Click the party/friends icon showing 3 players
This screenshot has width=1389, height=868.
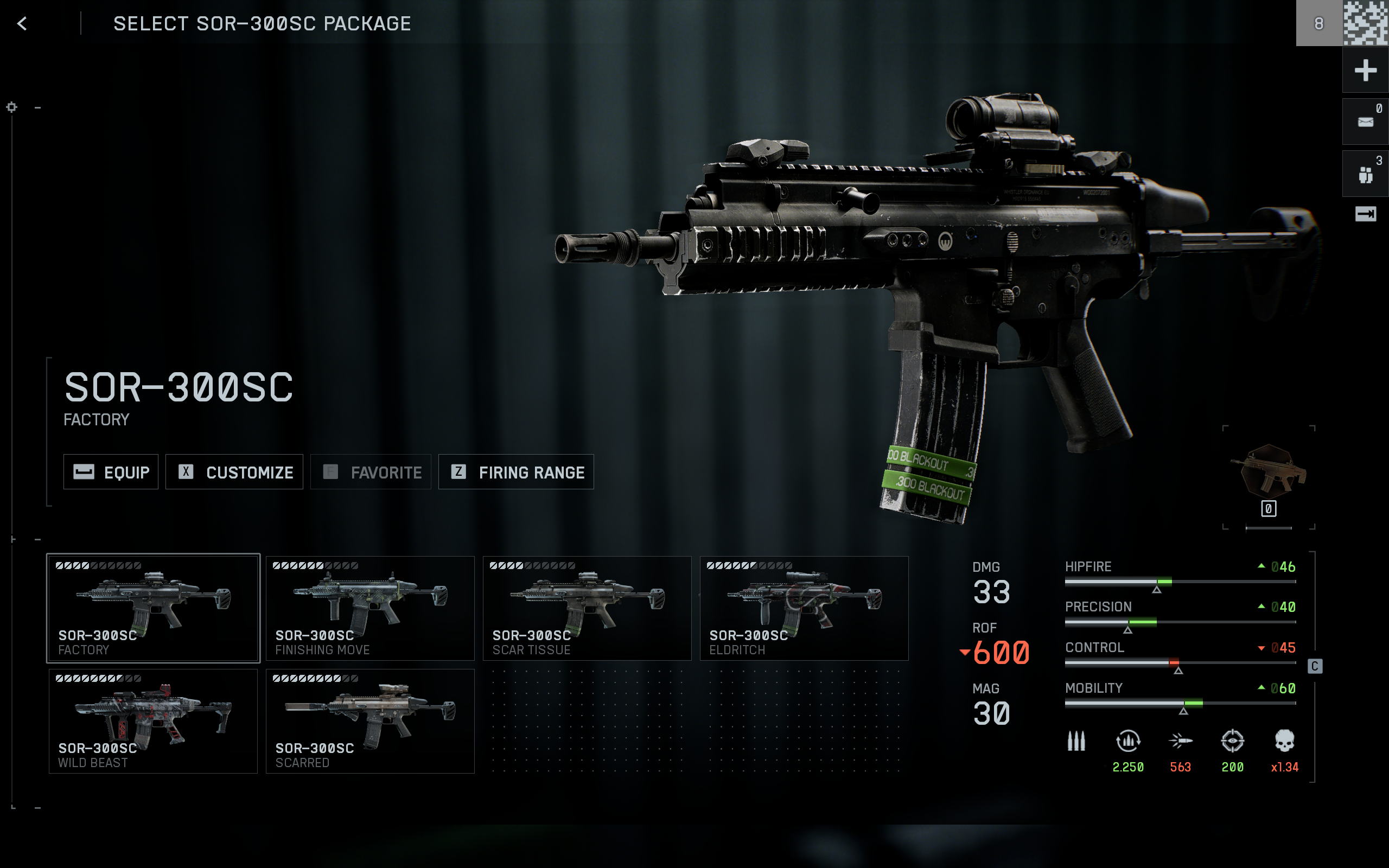pyautogui.click(x=1366, y=172)
